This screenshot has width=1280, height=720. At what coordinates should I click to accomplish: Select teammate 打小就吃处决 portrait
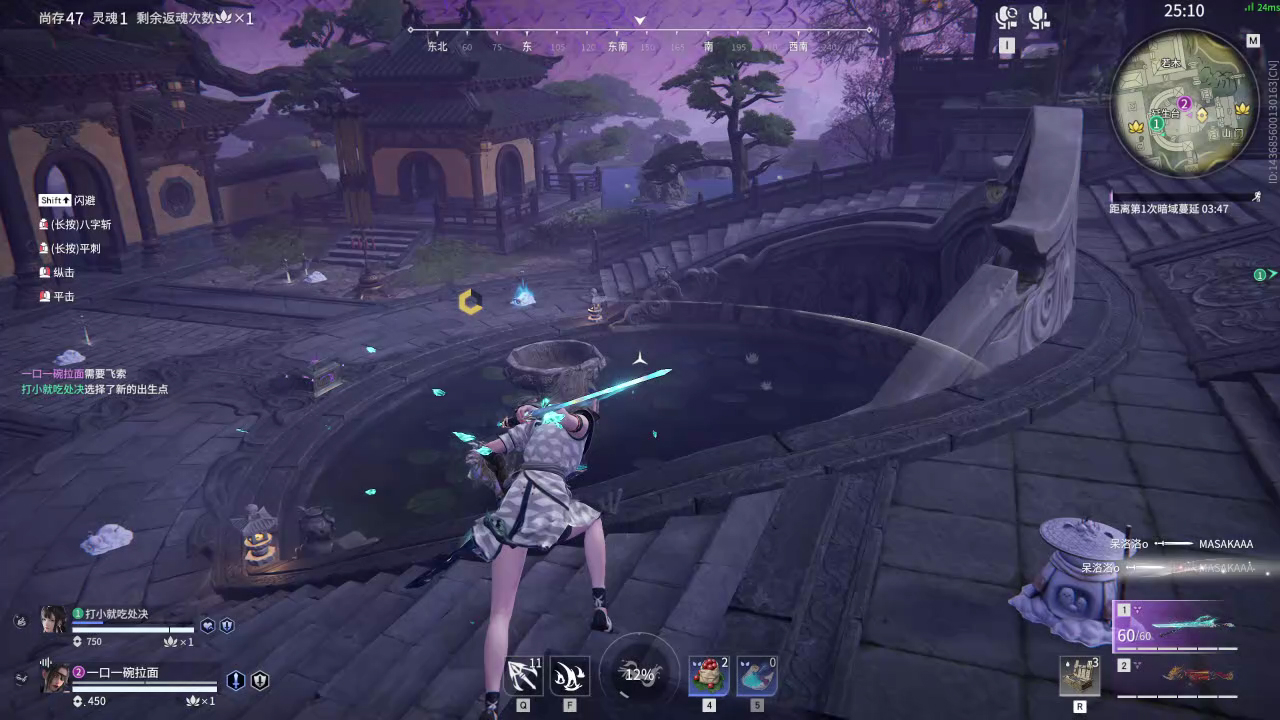(53, 620)
